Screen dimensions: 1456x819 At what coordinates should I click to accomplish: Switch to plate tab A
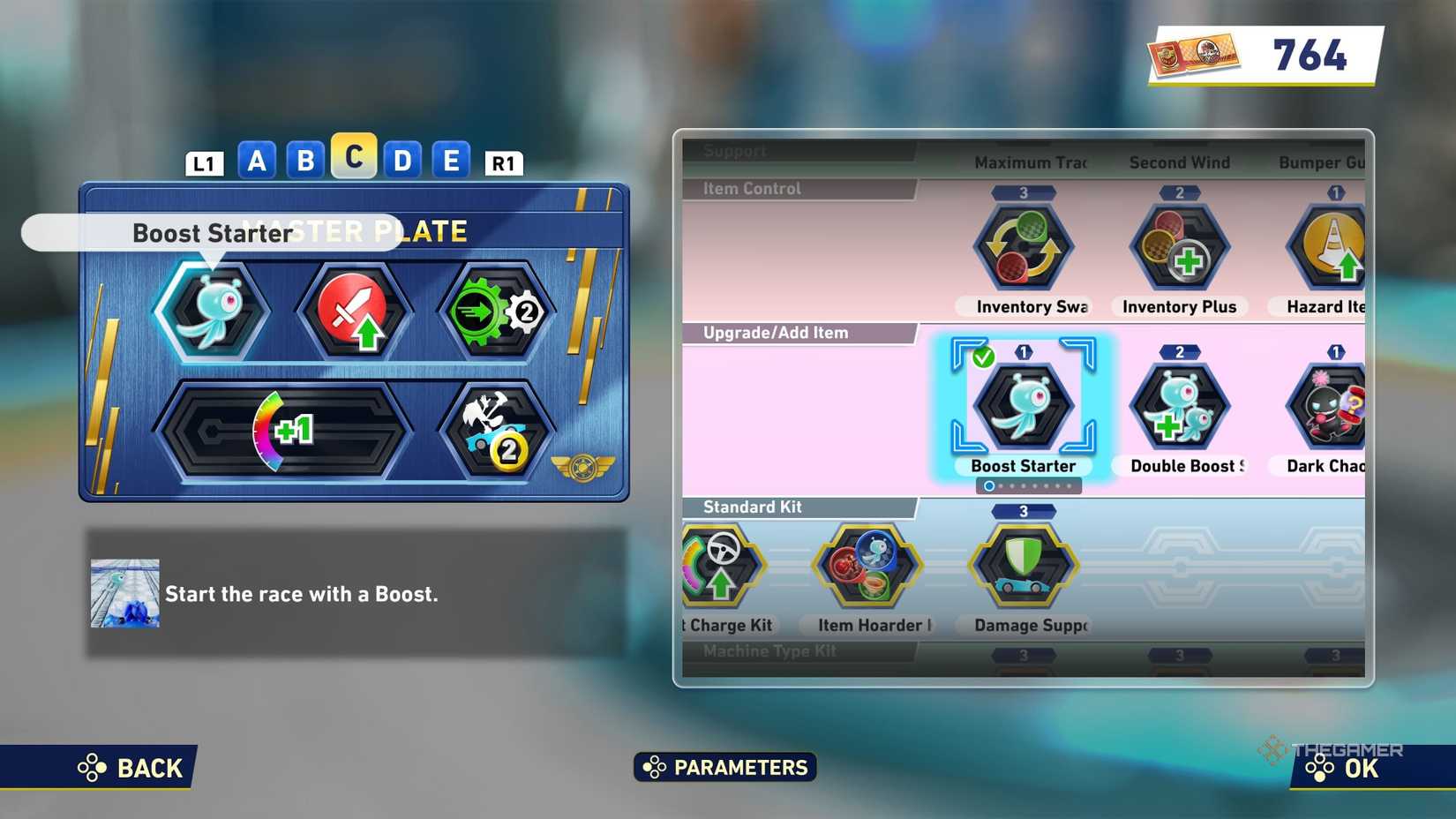tap(257, 160)
